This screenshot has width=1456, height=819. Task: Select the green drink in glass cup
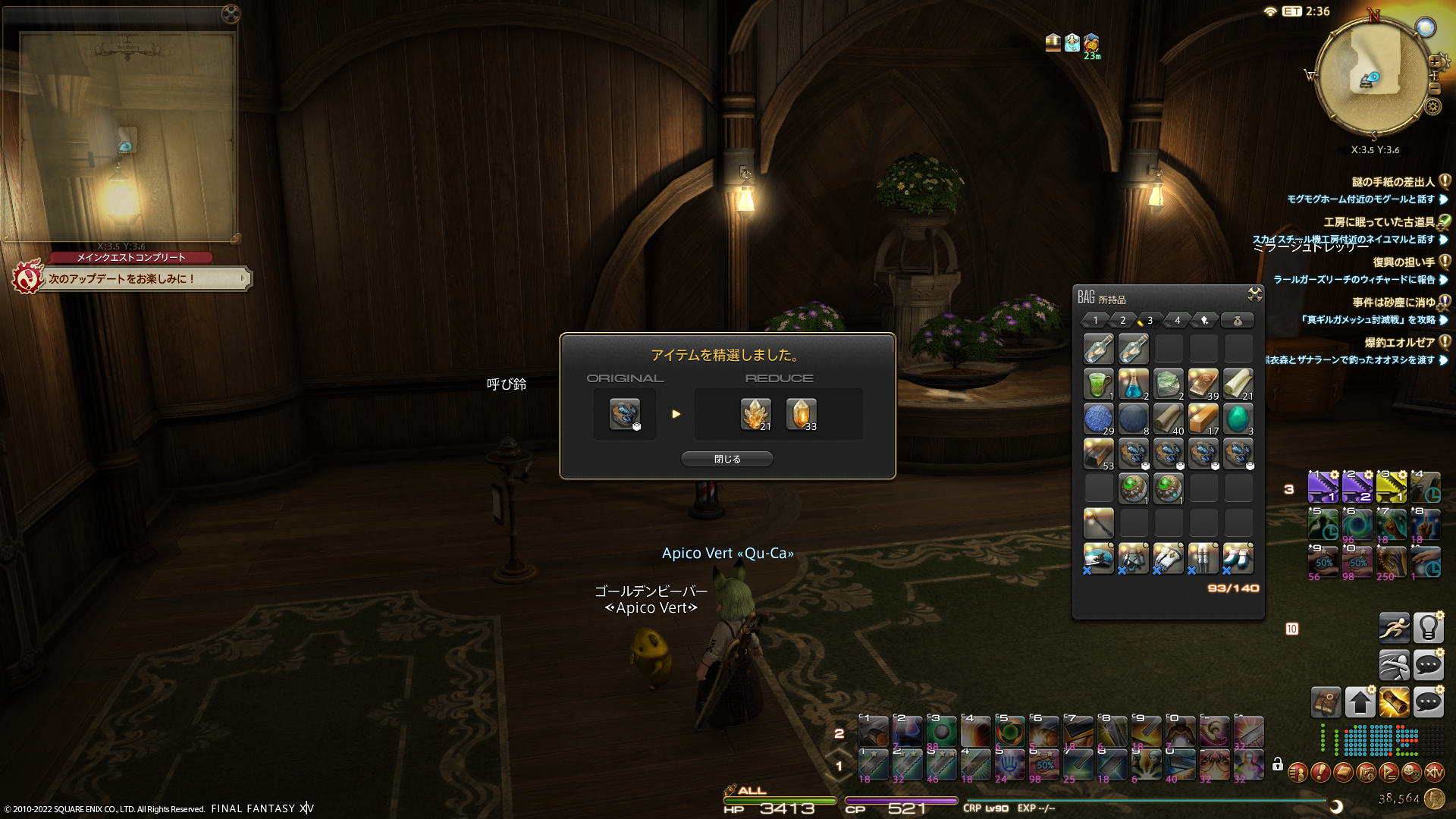coord(1098,384)
